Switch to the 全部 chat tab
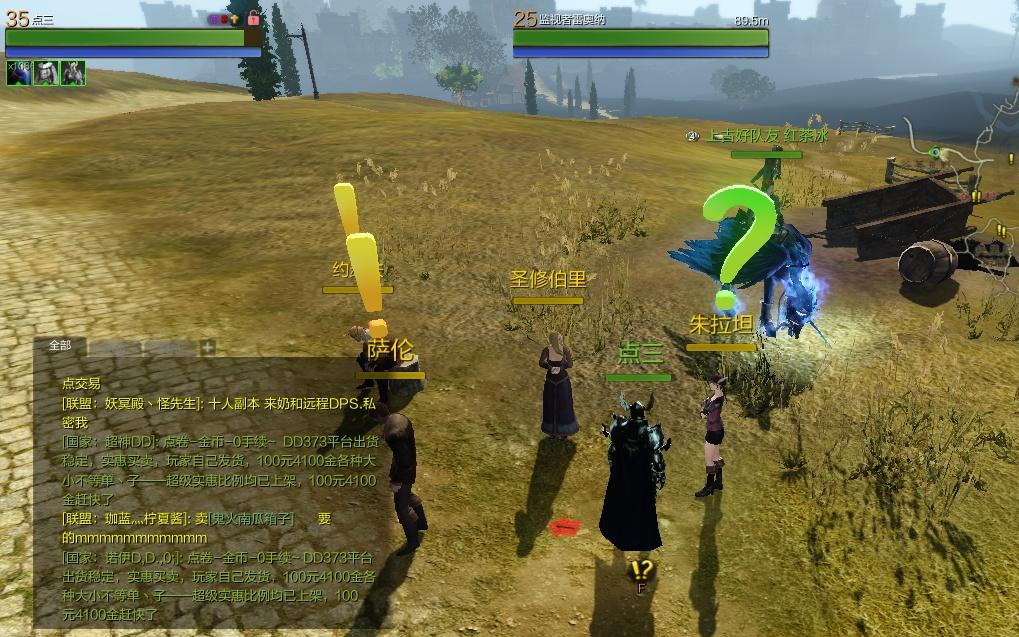 coord(60,346)
